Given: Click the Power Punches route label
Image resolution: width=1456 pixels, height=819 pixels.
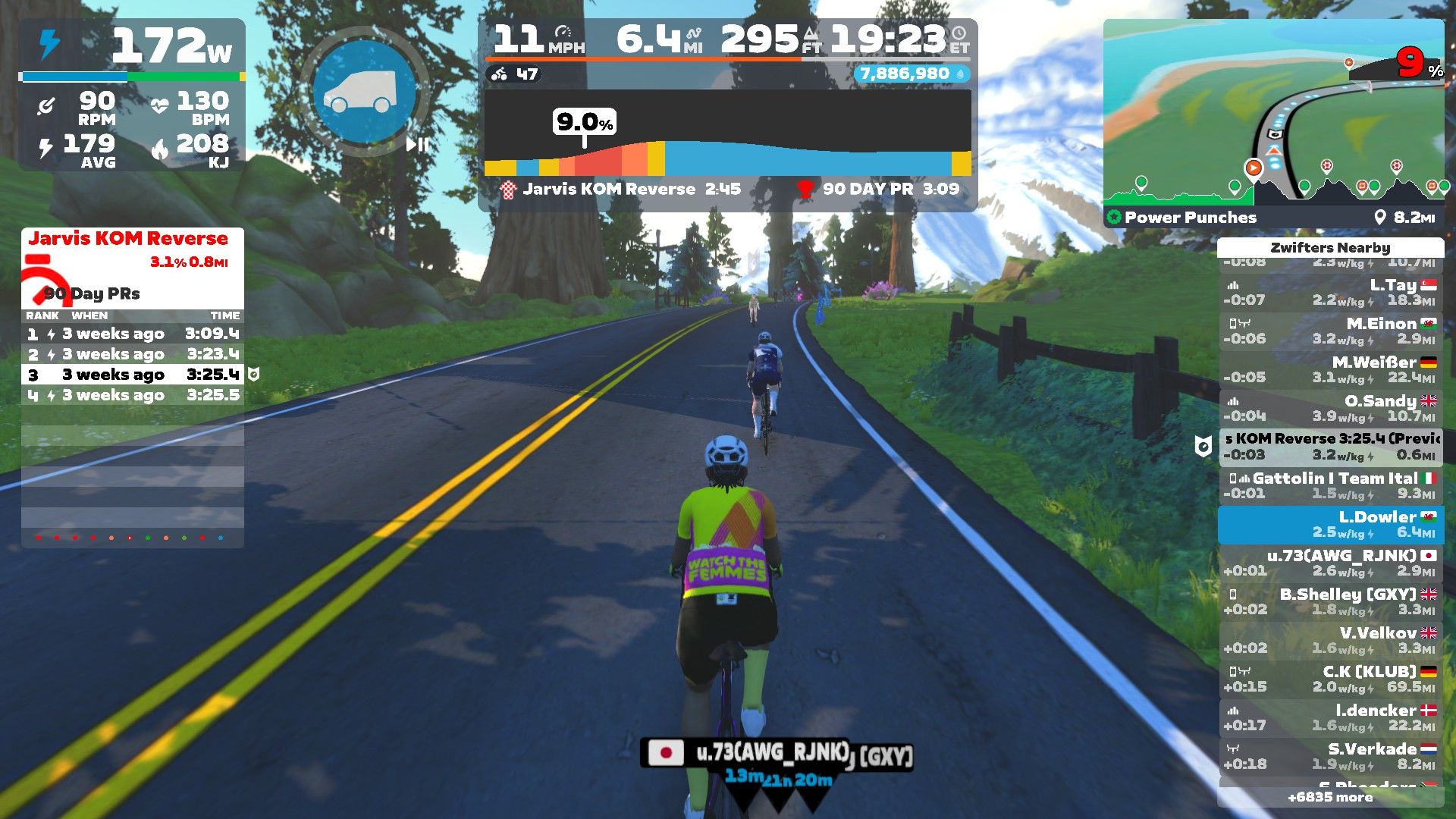Looking at the screenshot, I should coord(1190,218).
